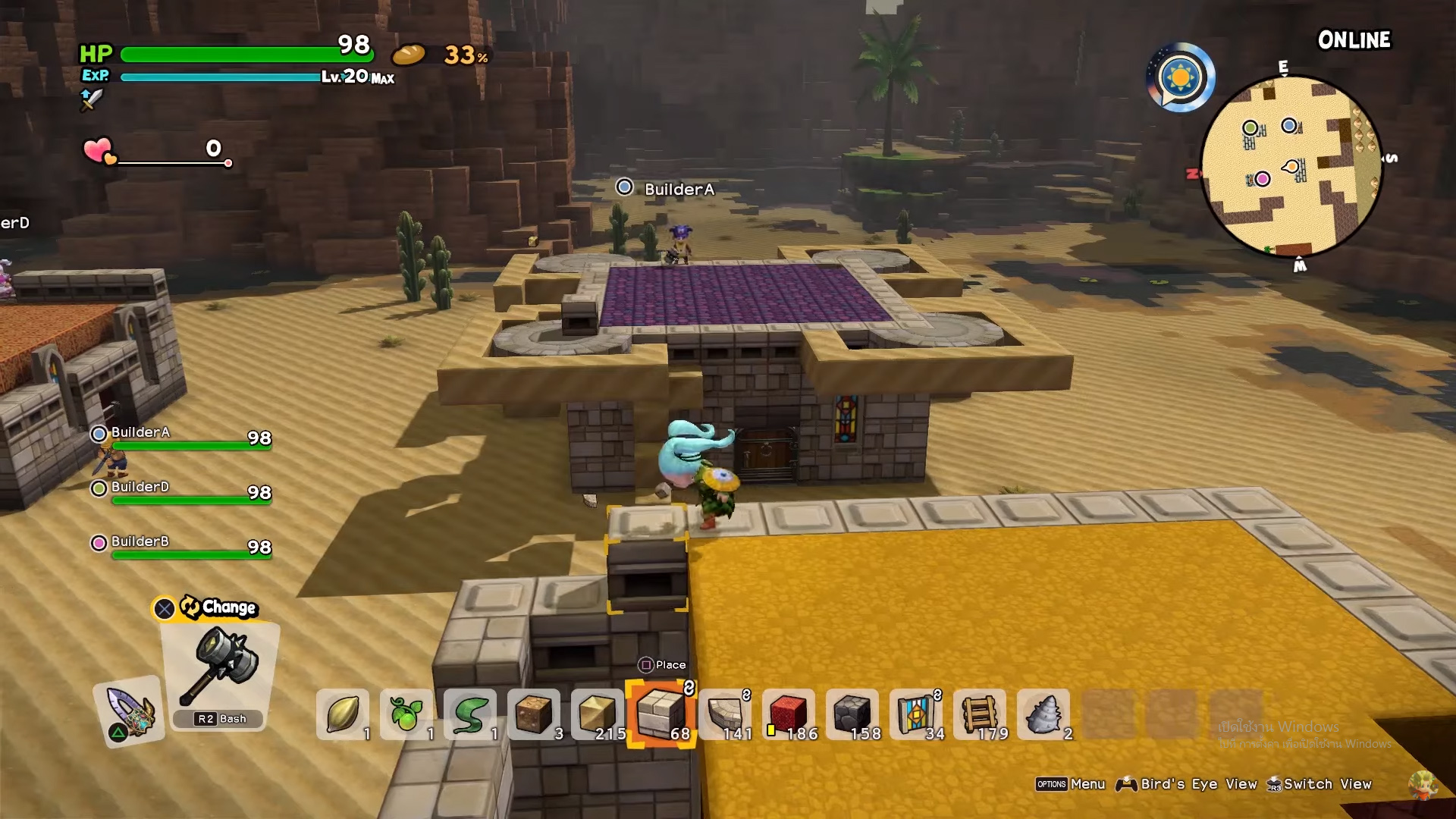The image size is (1456, 819).
Task: Select the jeweled sword weapon icon
Action: pos(130,711)
